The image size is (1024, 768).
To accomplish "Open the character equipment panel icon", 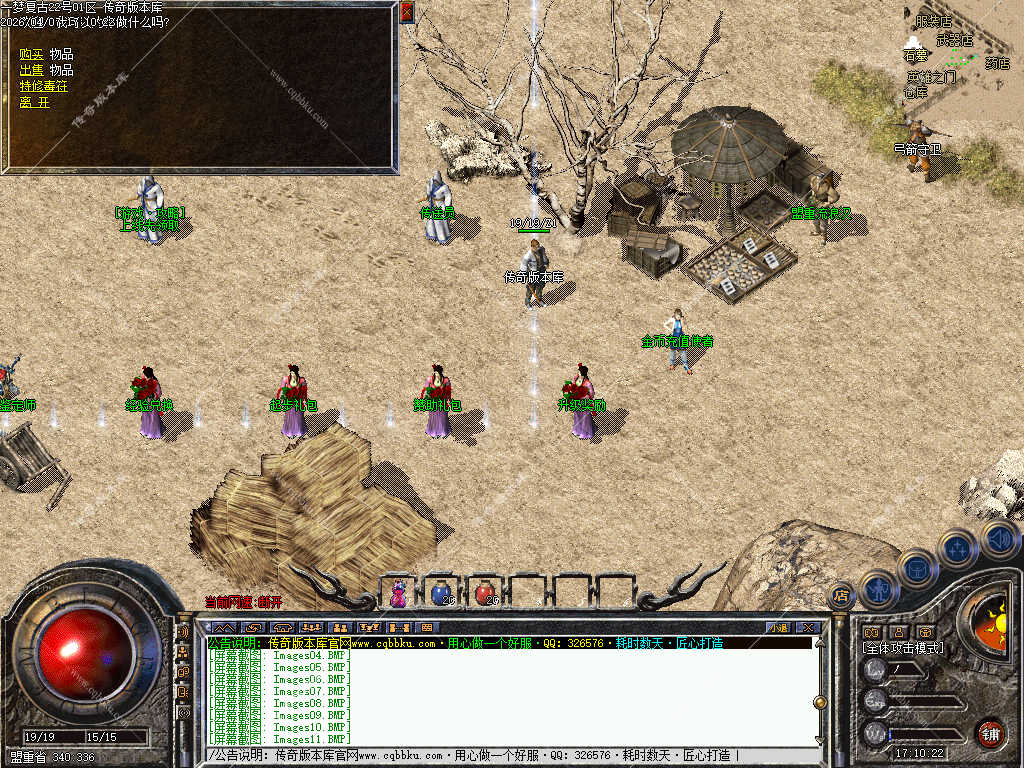I will click(x=878, y=588).
